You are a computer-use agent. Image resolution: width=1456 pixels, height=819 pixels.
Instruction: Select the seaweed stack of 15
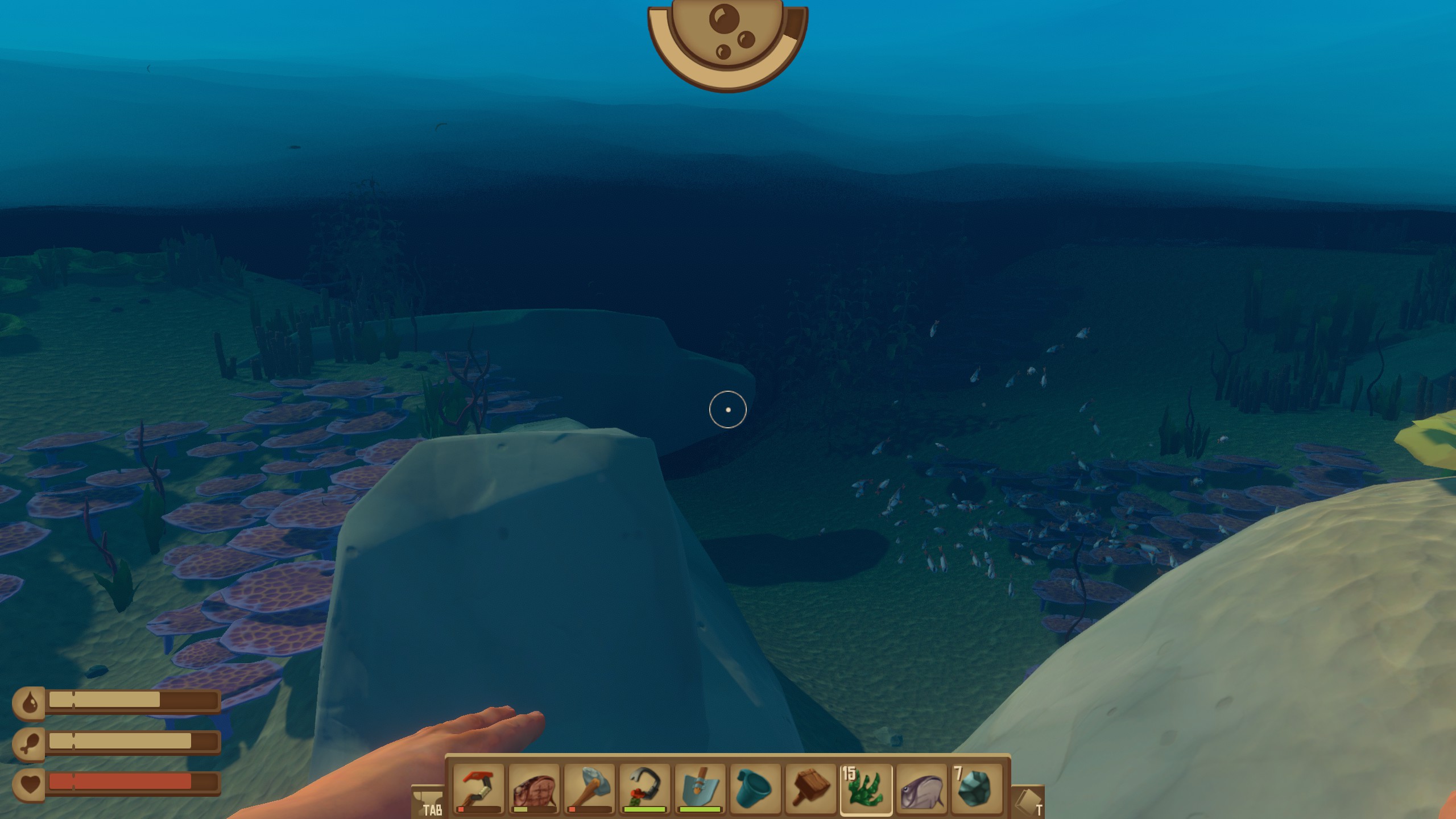[x=866, y=789]
